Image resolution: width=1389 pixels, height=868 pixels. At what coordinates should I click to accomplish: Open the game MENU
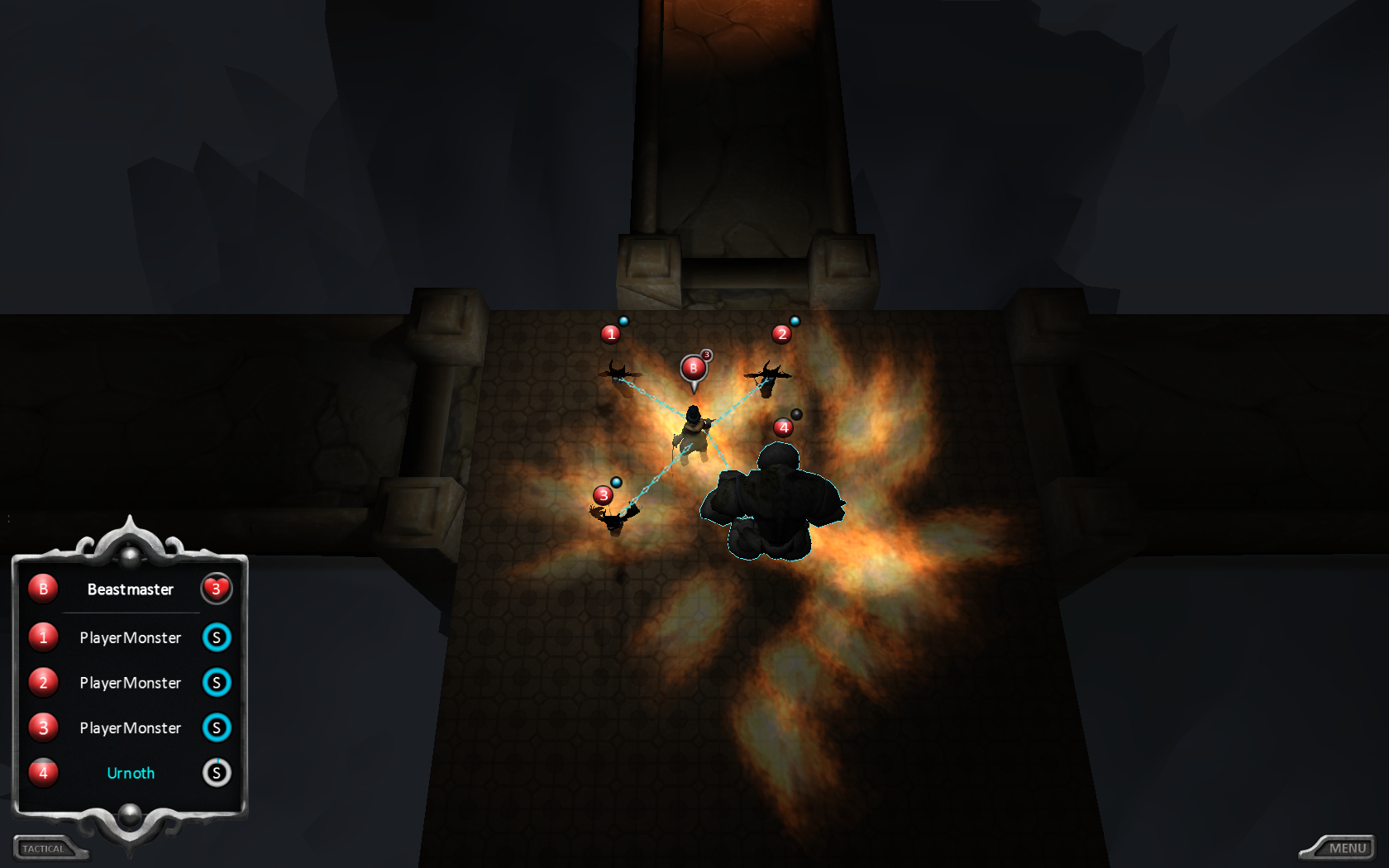tap(1346, 848)
